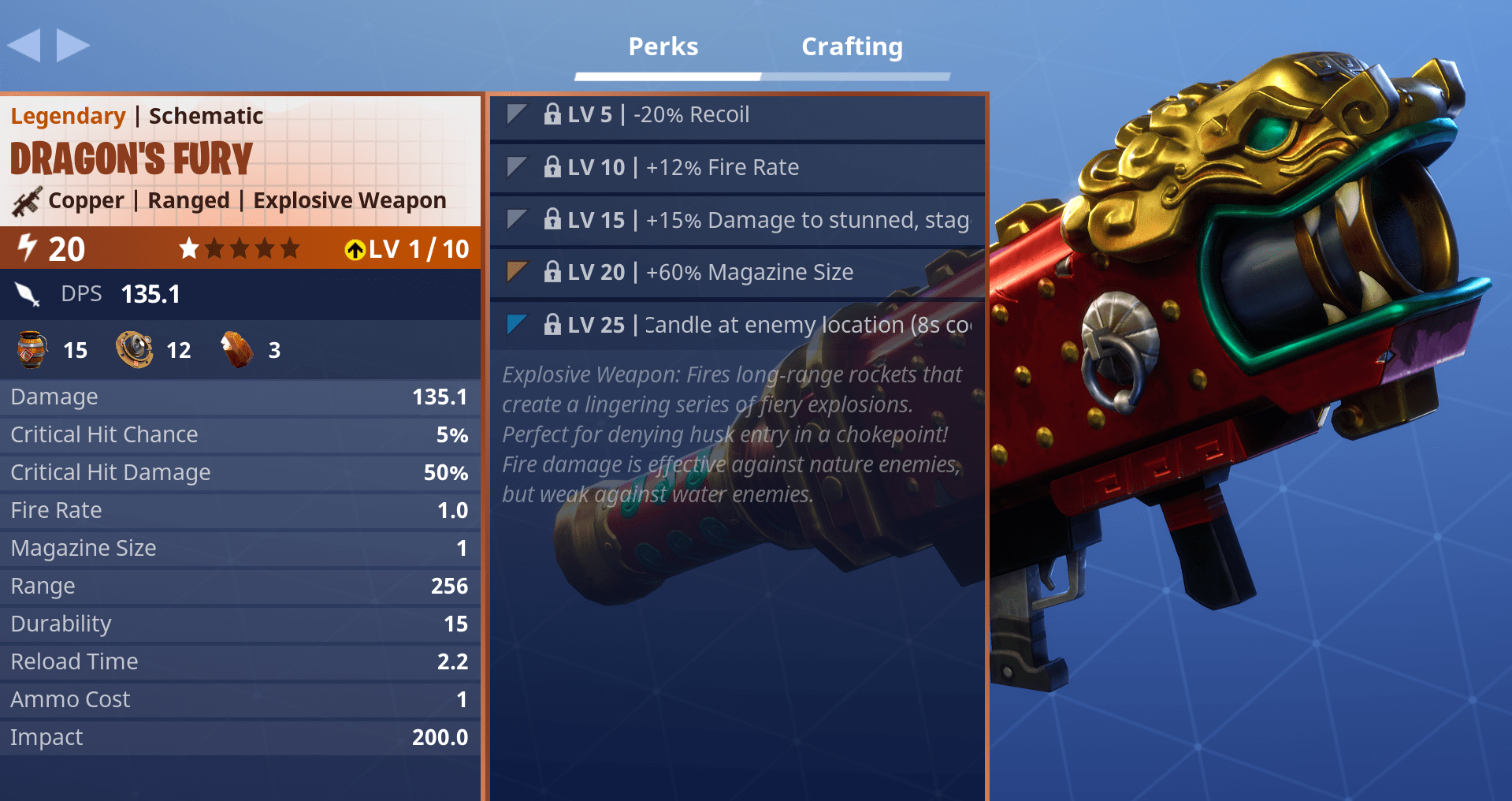Click the lock icon on the LV 5 perk
The image size is (1512, 801).
[553, 115]
